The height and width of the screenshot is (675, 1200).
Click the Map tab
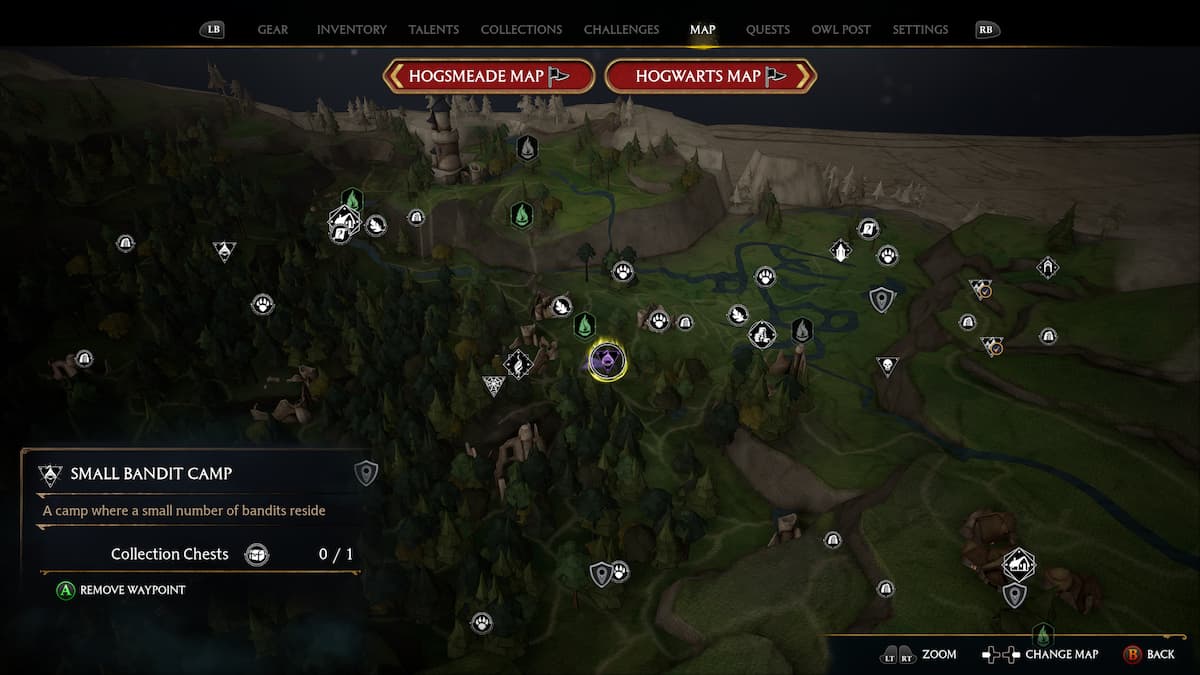pos(703,30)
